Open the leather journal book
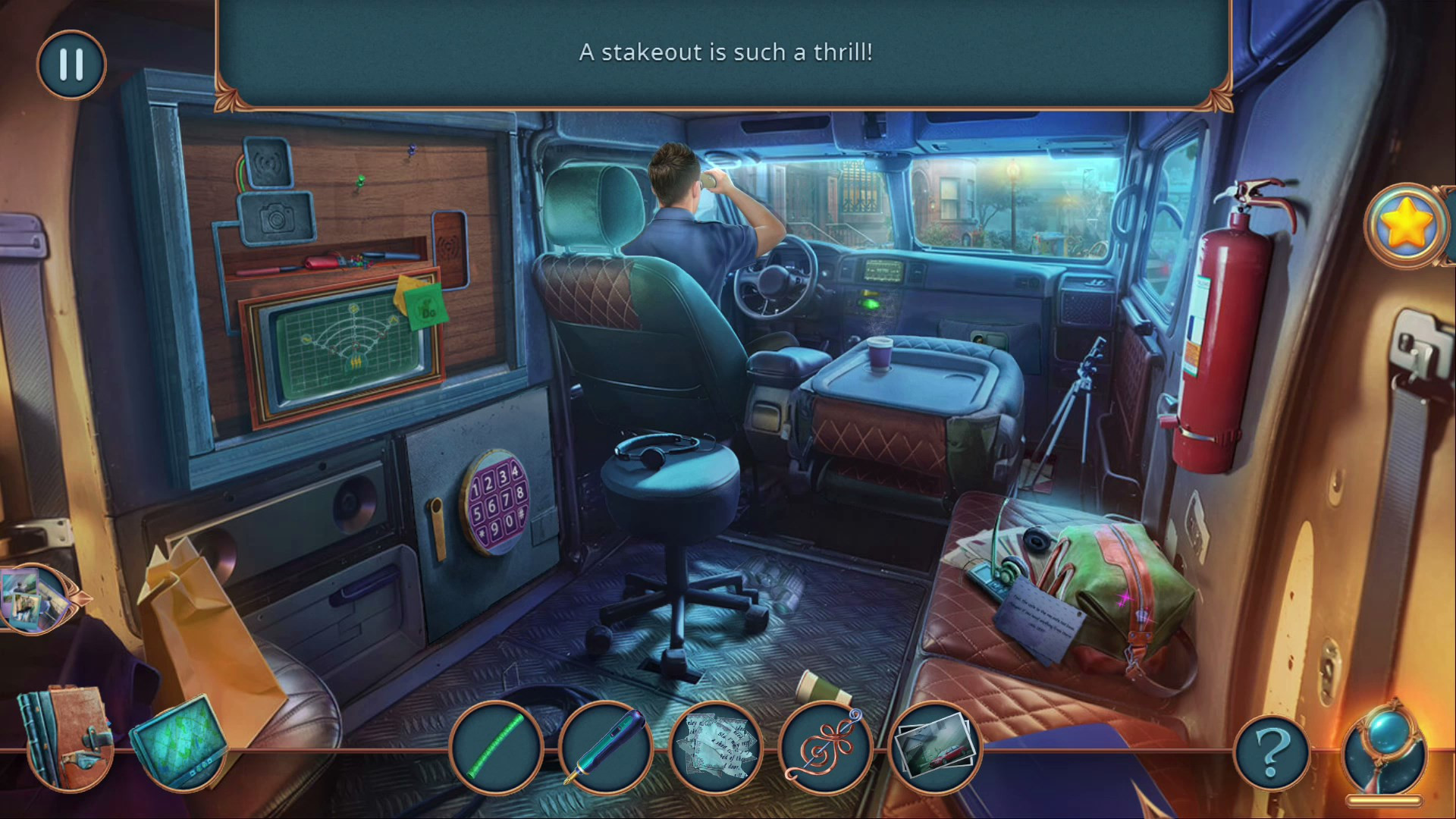The height and width of the screenshot is (819, 1456). point(67,736)
